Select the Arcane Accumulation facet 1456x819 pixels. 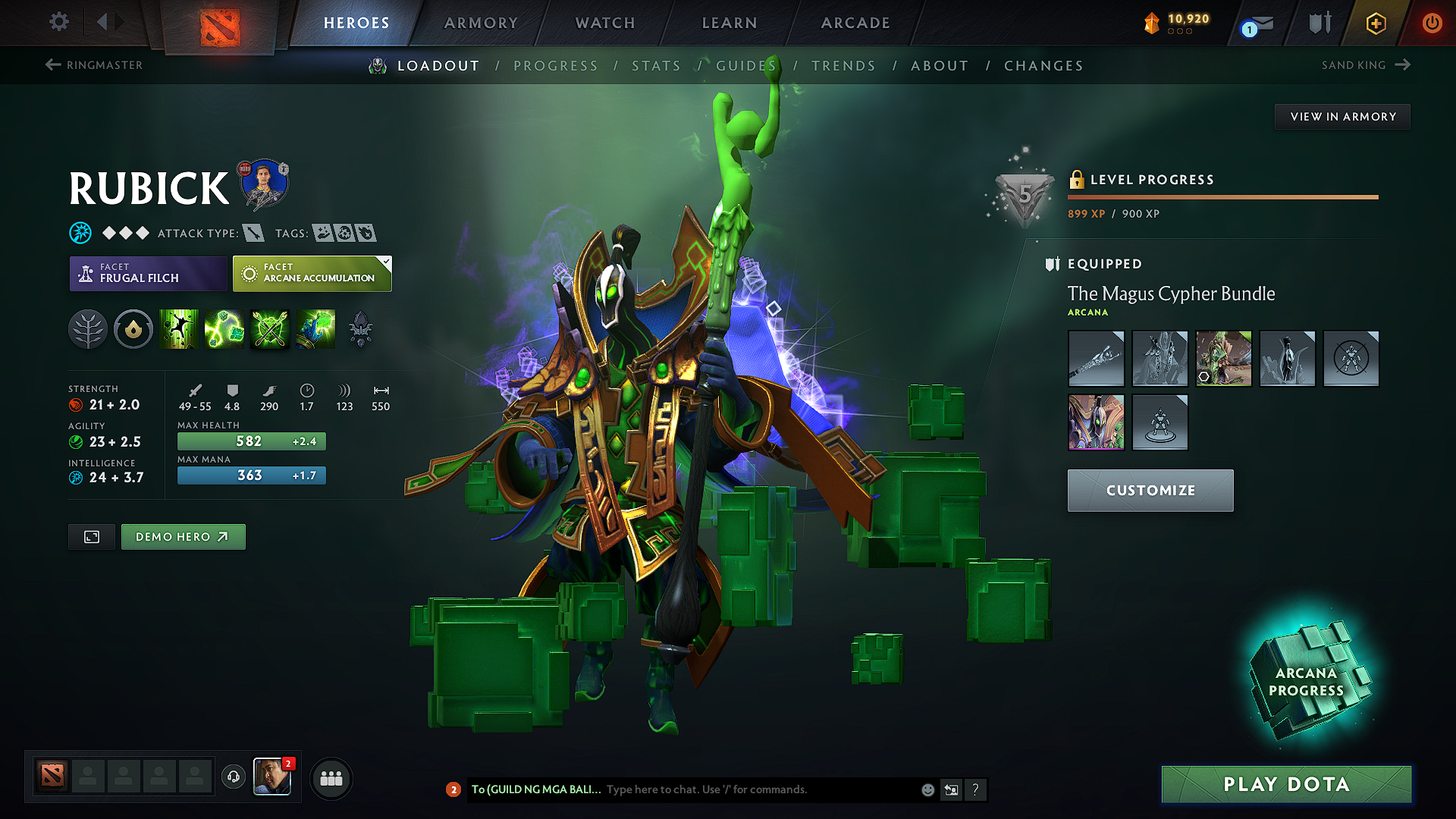[312, 274]
